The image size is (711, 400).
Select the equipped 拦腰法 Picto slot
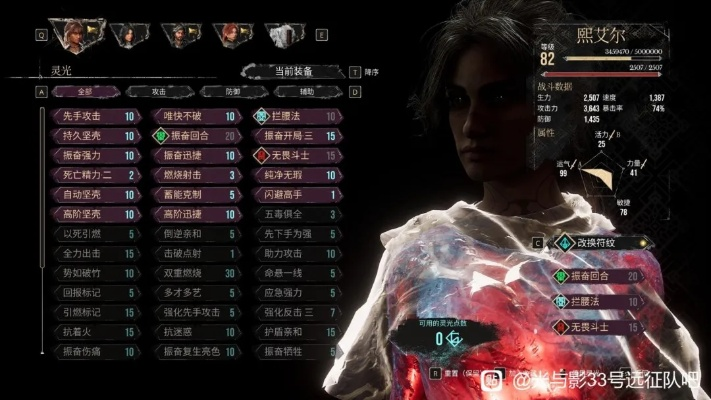598,301
